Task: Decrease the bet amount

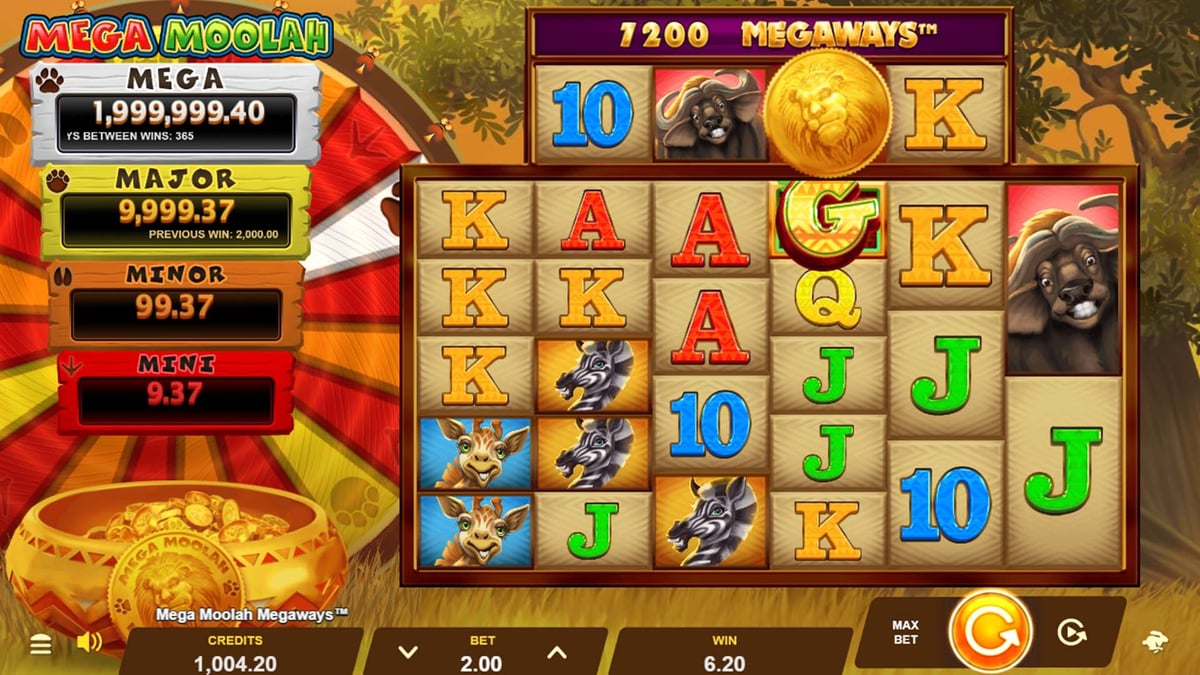Action: pyautogui.click(x=407, y=653)
